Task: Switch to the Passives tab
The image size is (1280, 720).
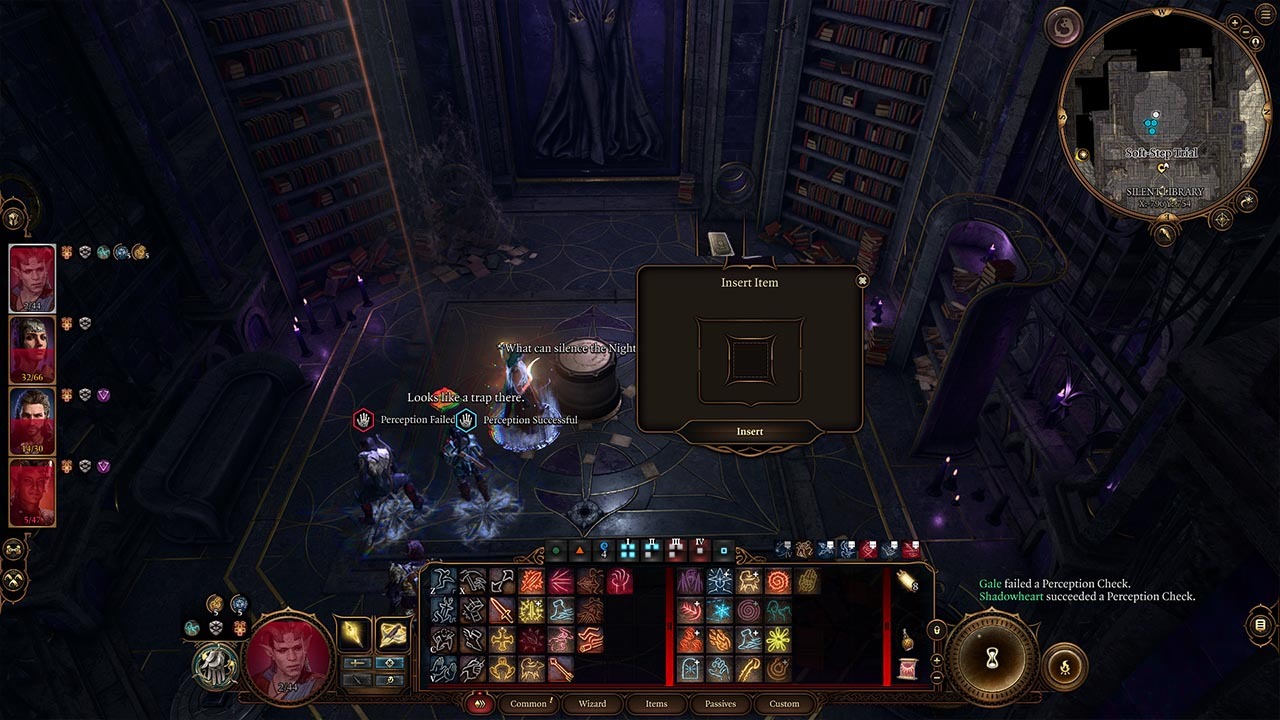Action: click(x=720, y=704)
